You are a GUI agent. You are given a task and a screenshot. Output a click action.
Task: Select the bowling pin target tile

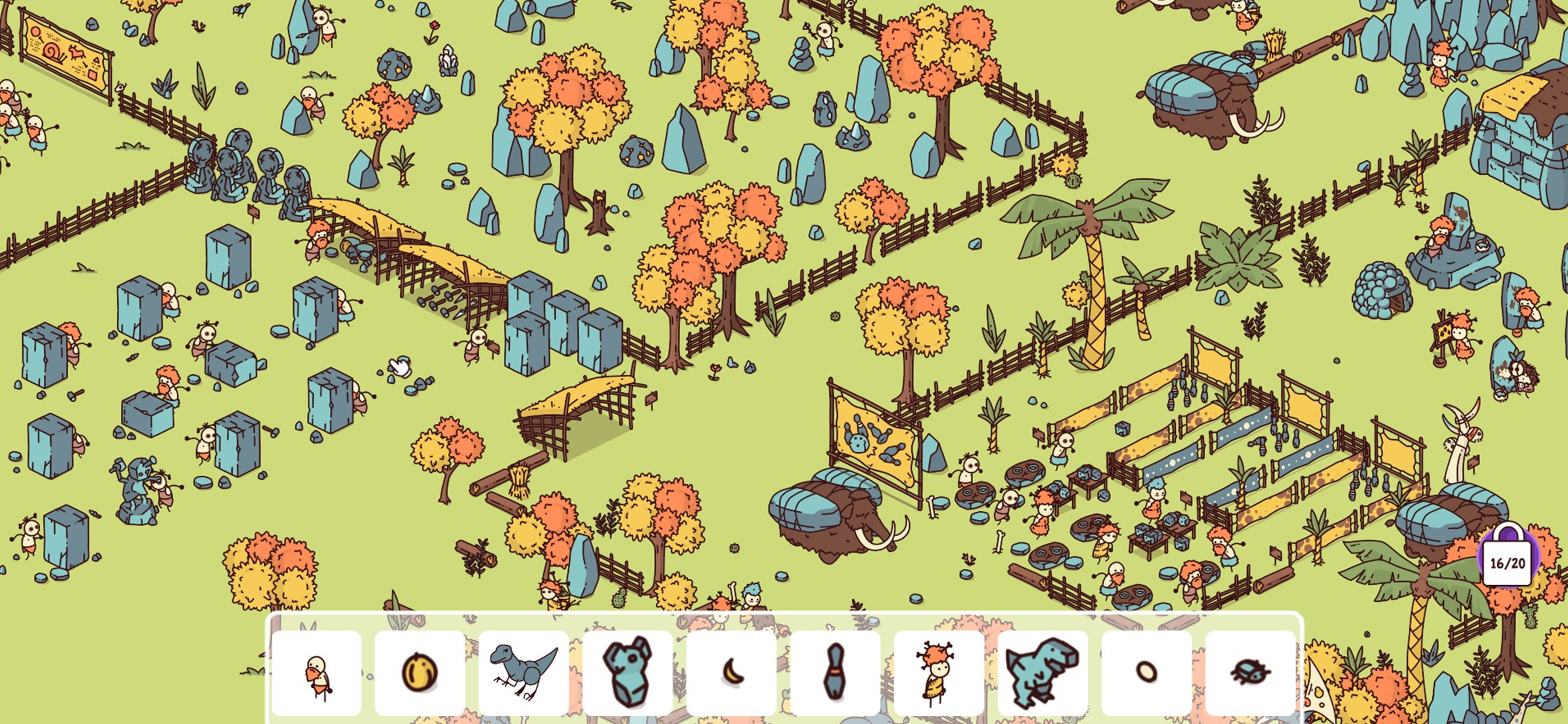(x=835, y=673)
